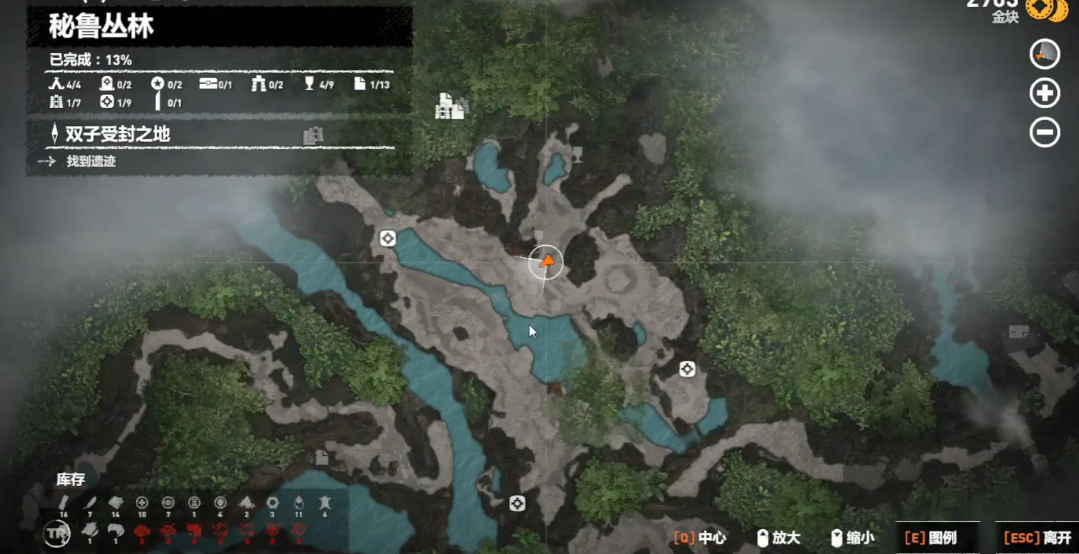Click the minus zoom-out map button
Viewport: 1079px width, 554px height.
tap(1045, 132)
